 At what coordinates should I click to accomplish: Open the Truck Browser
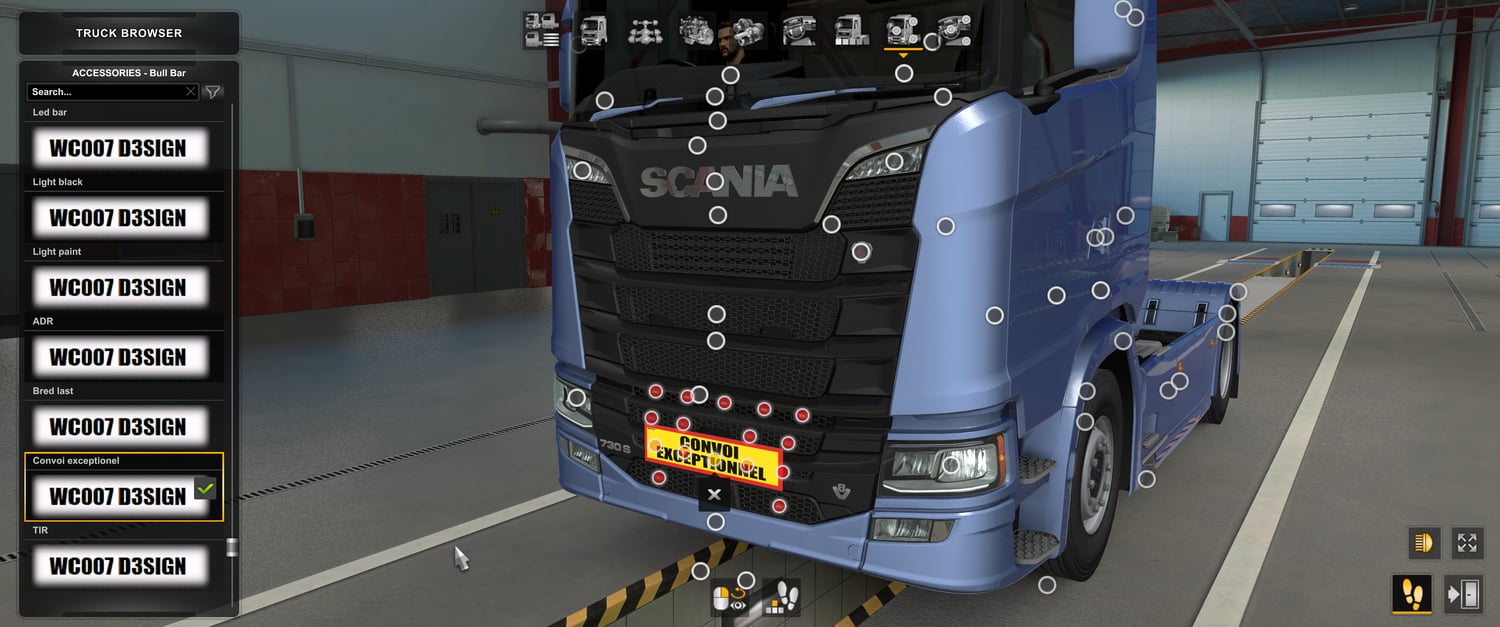pyautogui.click(x=129, y=33)
